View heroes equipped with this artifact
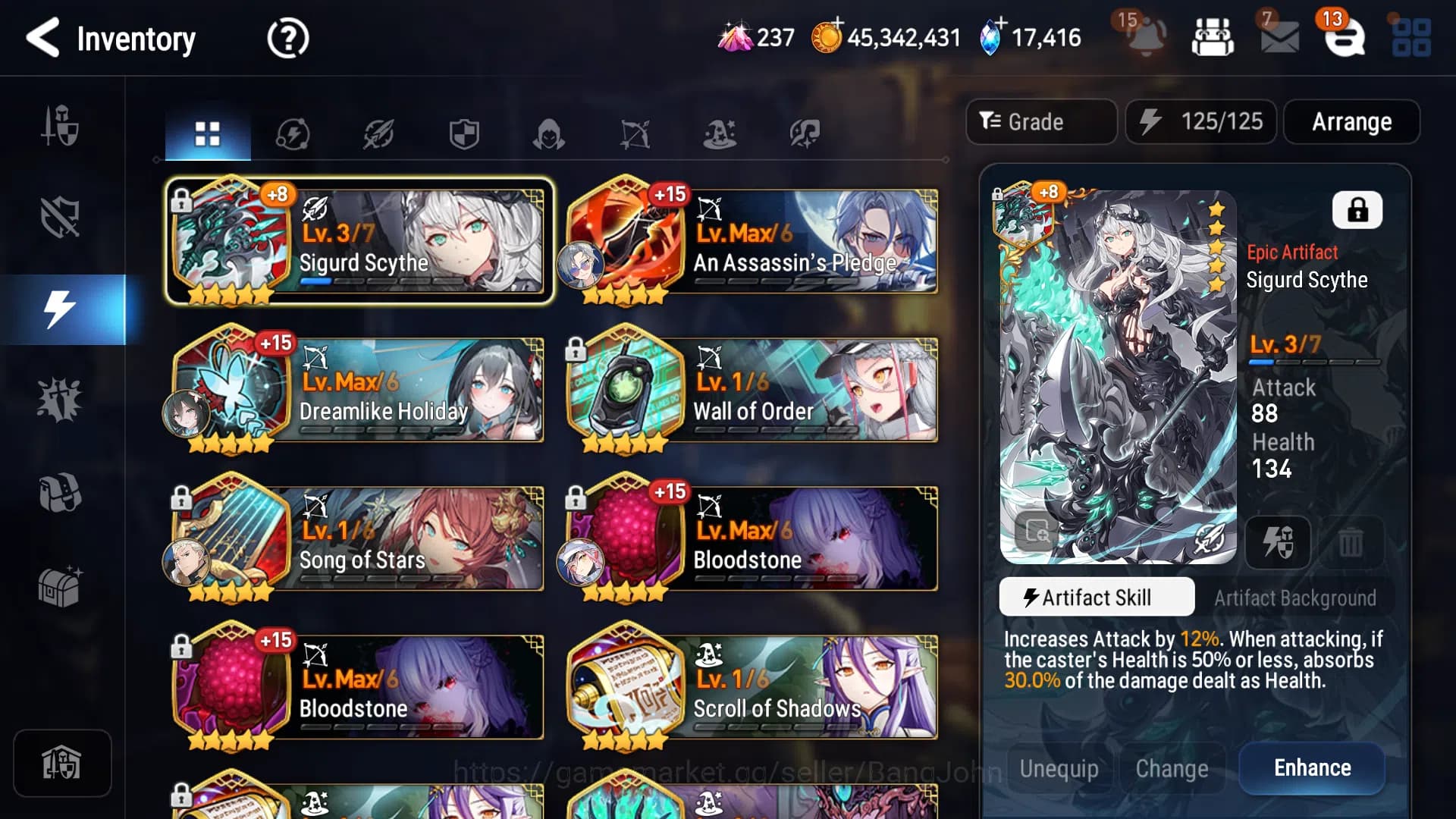This screenshot has width=1456, height=819. tap(1278, 542)
